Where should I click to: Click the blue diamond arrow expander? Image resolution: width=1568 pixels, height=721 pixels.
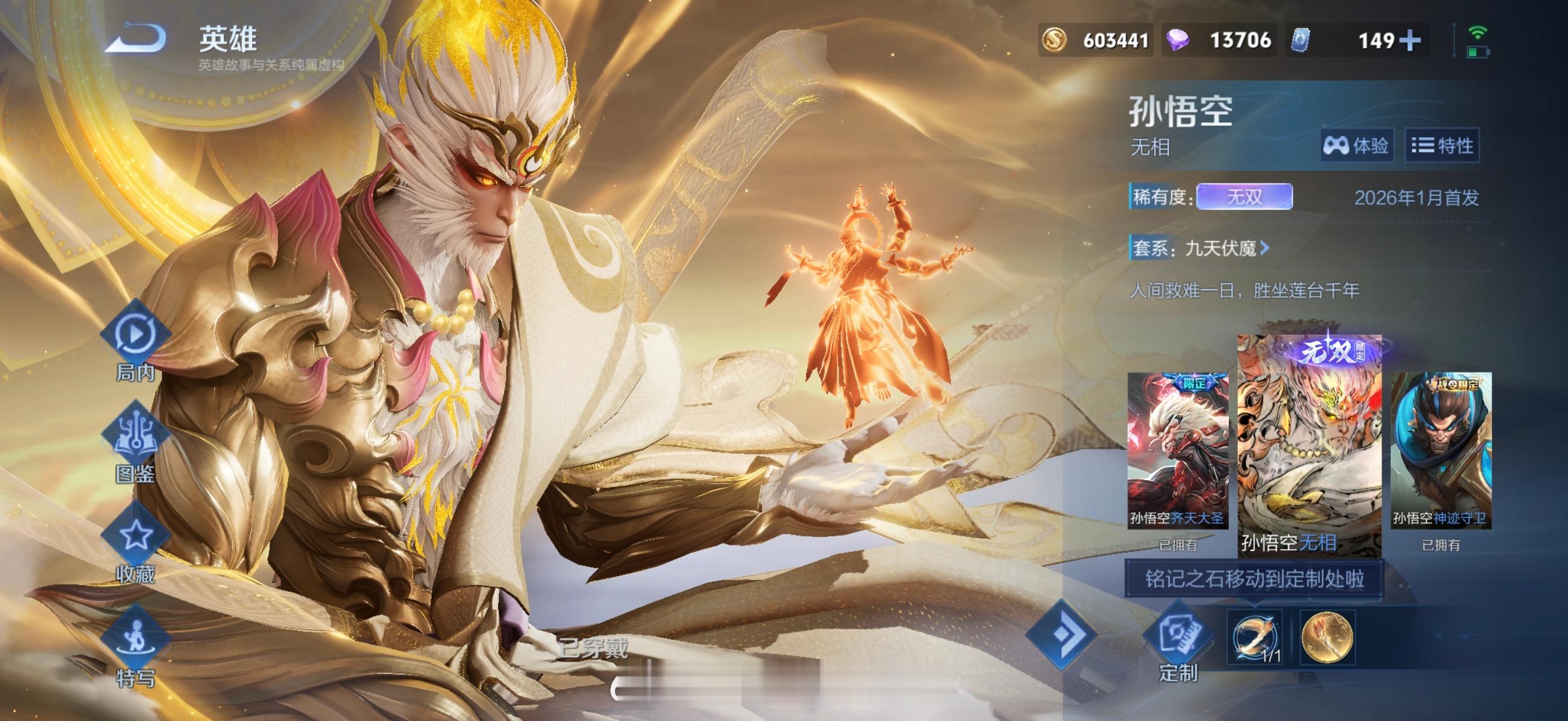[x=1062, y=634]
